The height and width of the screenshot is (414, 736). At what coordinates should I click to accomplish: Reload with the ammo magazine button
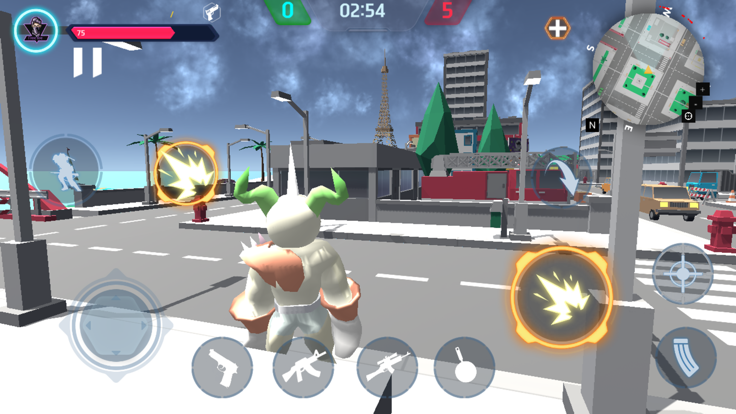[686, 357]
